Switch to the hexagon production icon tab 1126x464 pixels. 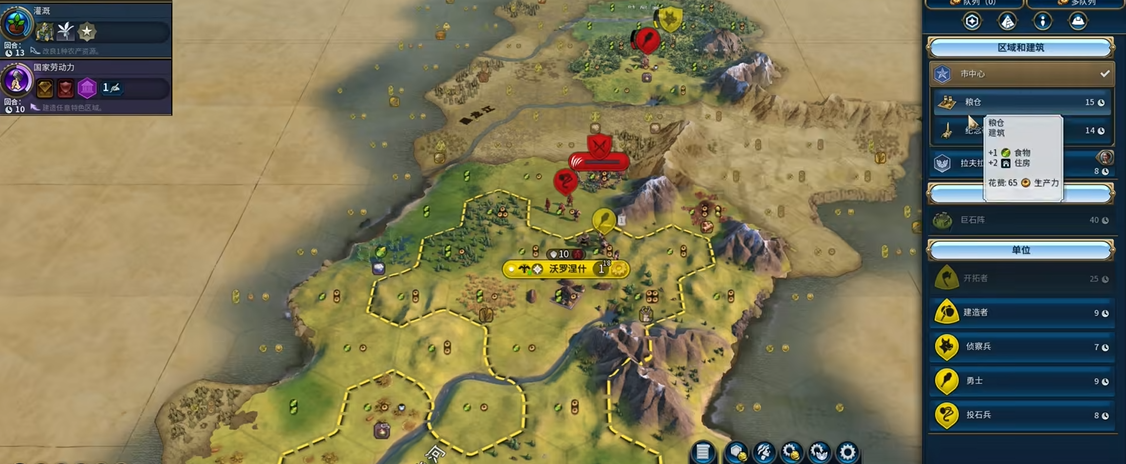(x=971, y=21)
